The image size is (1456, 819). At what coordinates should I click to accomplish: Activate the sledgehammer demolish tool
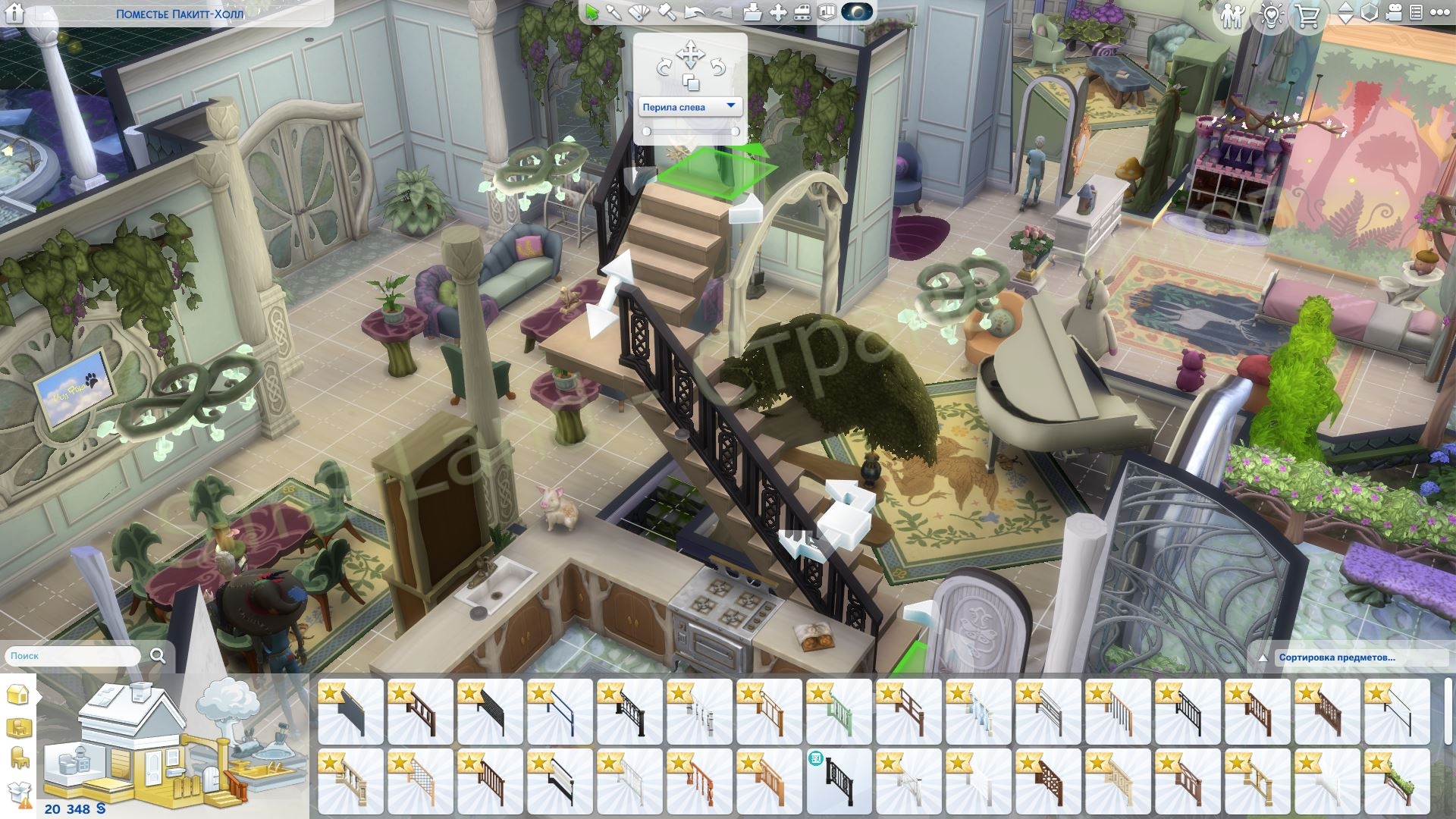pos(666,12)
